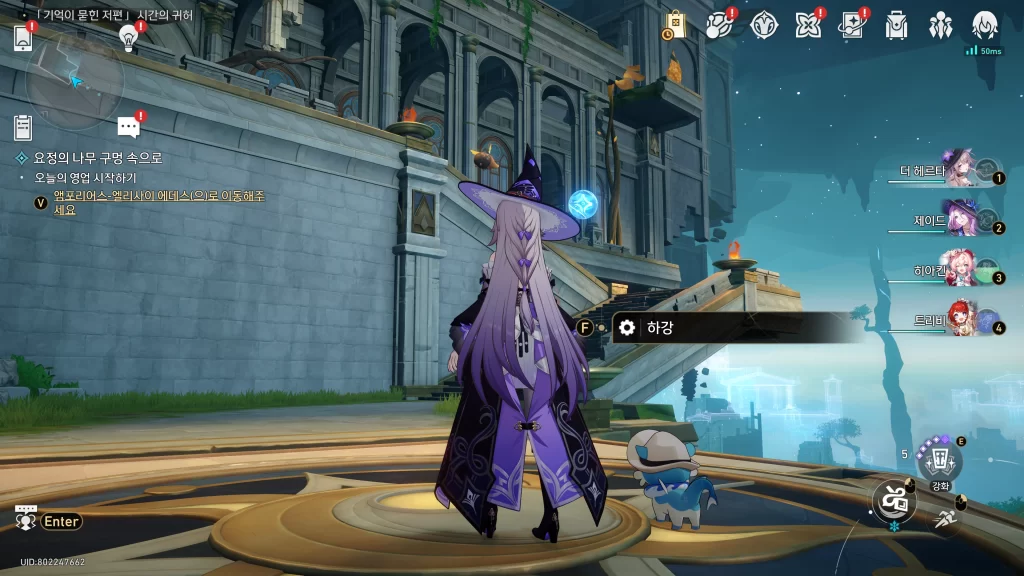
Task: Open the branching nodes icon with alert
Action: pos(720,25)
